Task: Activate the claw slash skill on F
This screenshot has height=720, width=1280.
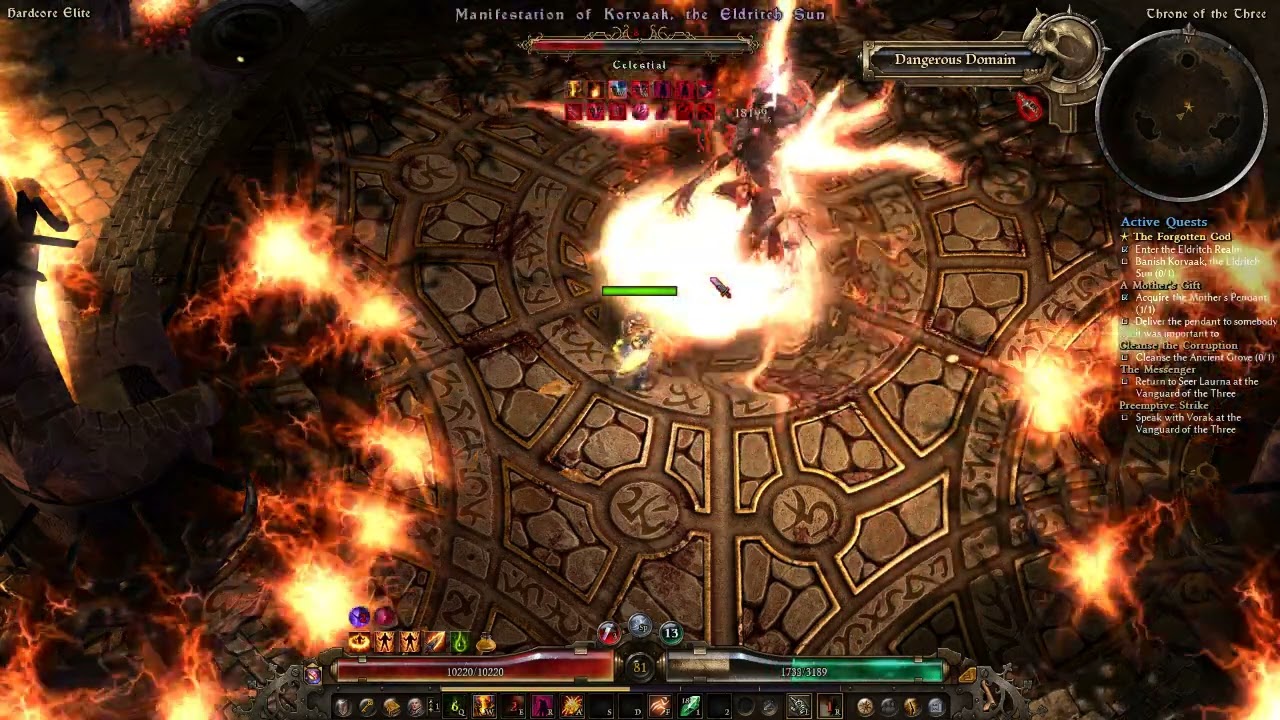Action: point(659,707)
